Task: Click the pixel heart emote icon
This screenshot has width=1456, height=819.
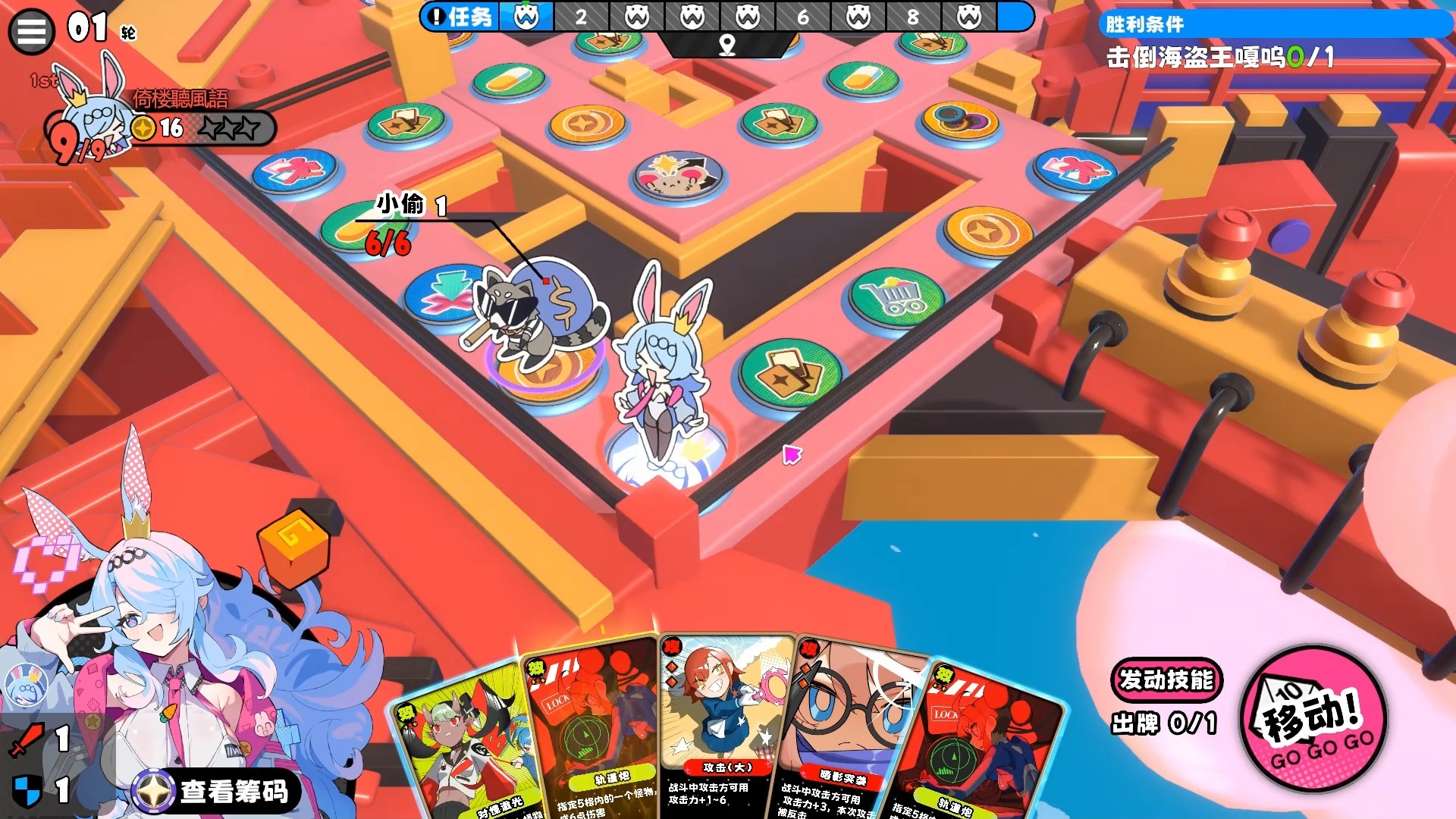Action: (47, 563)
